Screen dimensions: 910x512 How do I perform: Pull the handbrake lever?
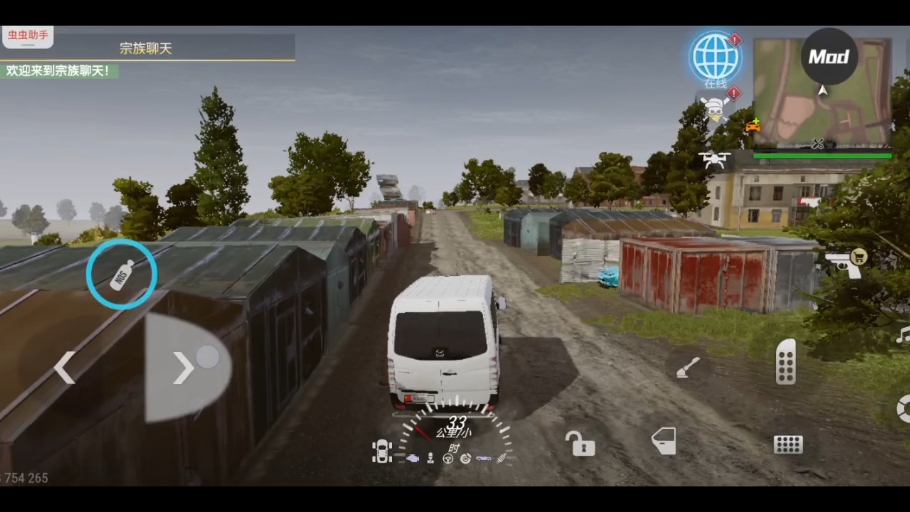tap(688, 368)
